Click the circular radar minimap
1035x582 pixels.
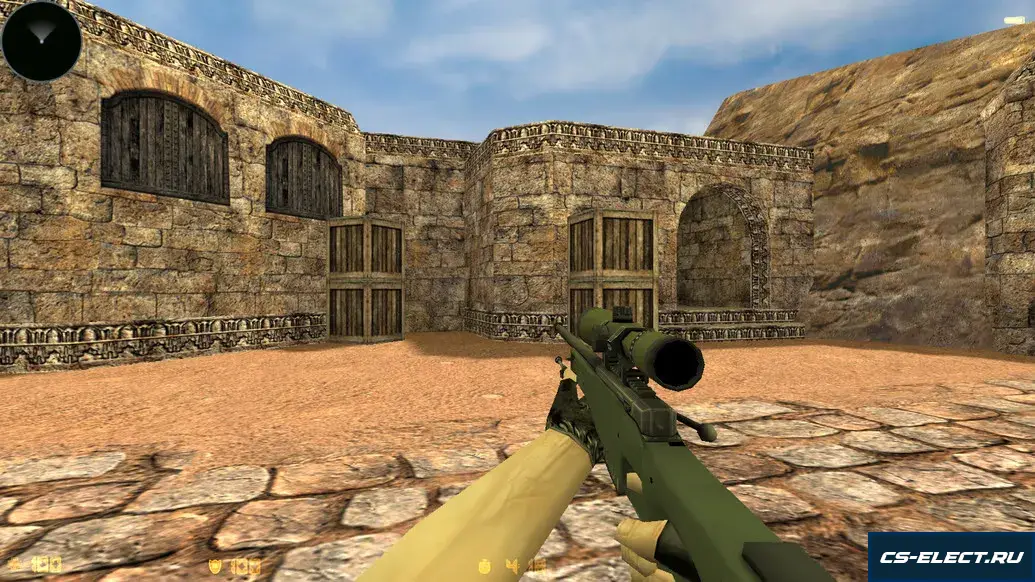(41, 41)
